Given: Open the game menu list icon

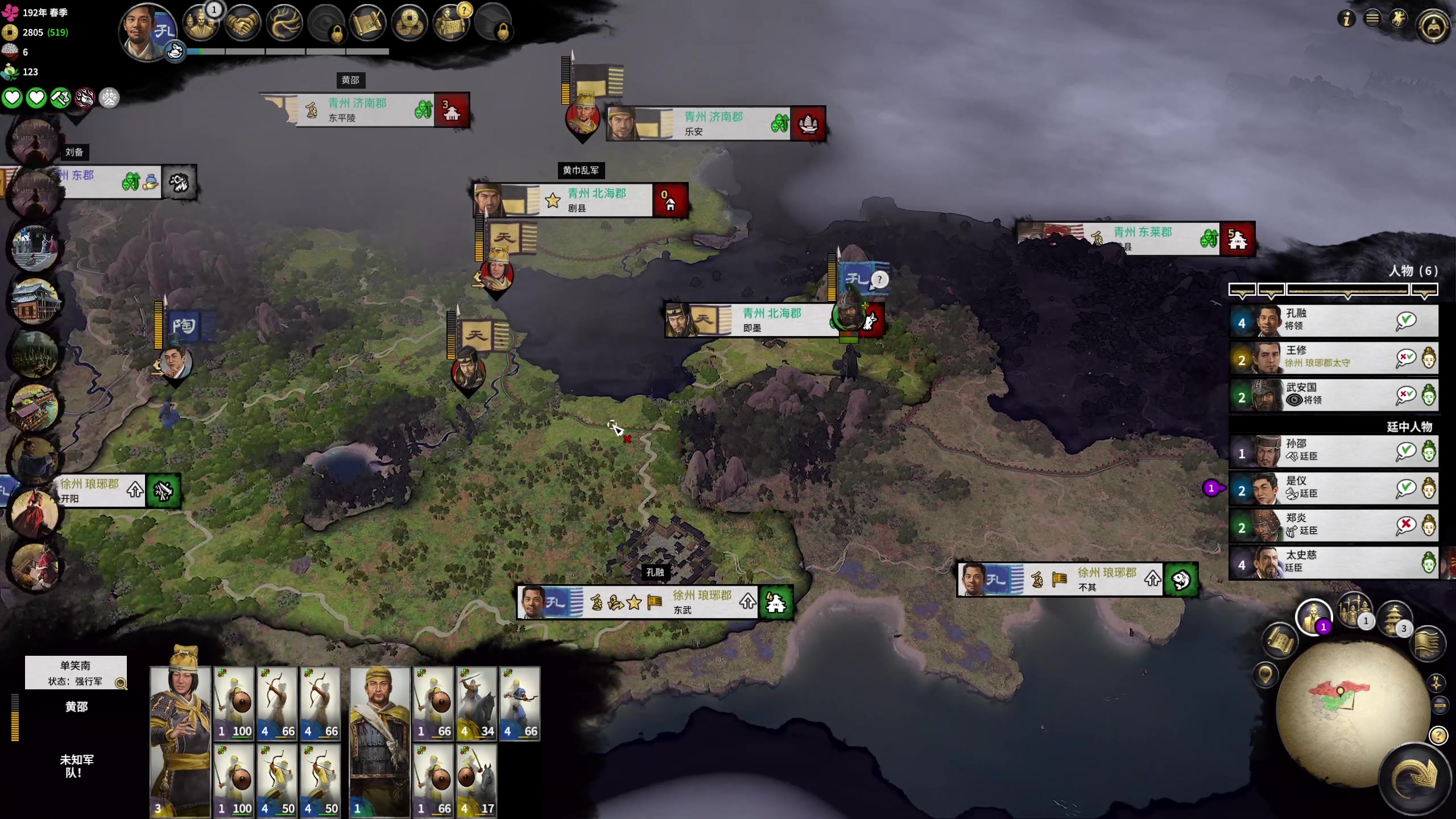Looking at the screenshot, I should (x=1372, y=19).
